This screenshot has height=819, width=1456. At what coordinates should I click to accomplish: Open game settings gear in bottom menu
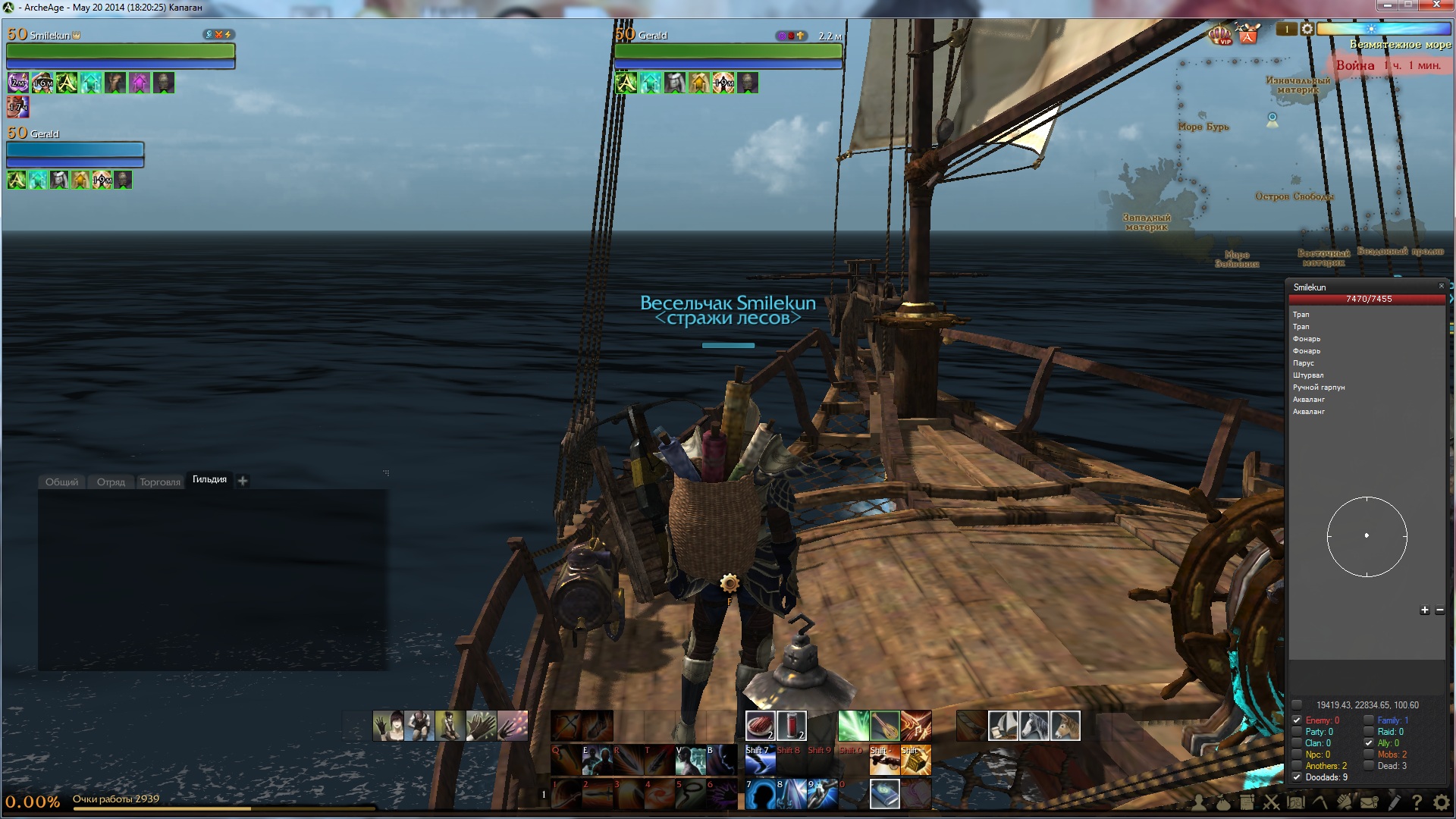[1442, 802]
